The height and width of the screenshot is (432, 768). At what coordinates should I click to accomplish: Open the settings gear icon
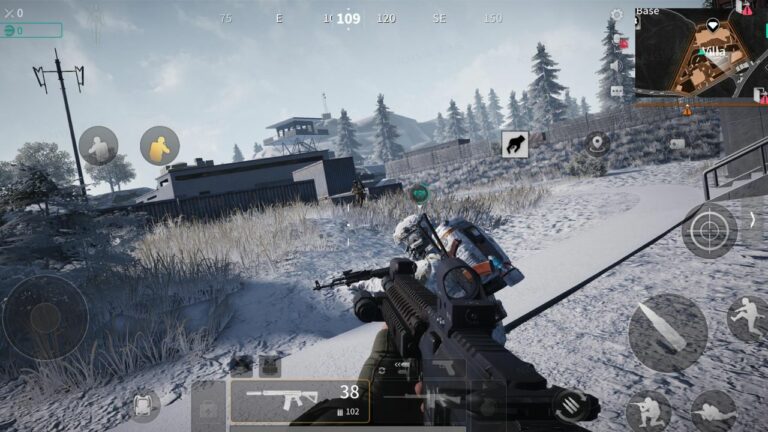click(616, 15)
